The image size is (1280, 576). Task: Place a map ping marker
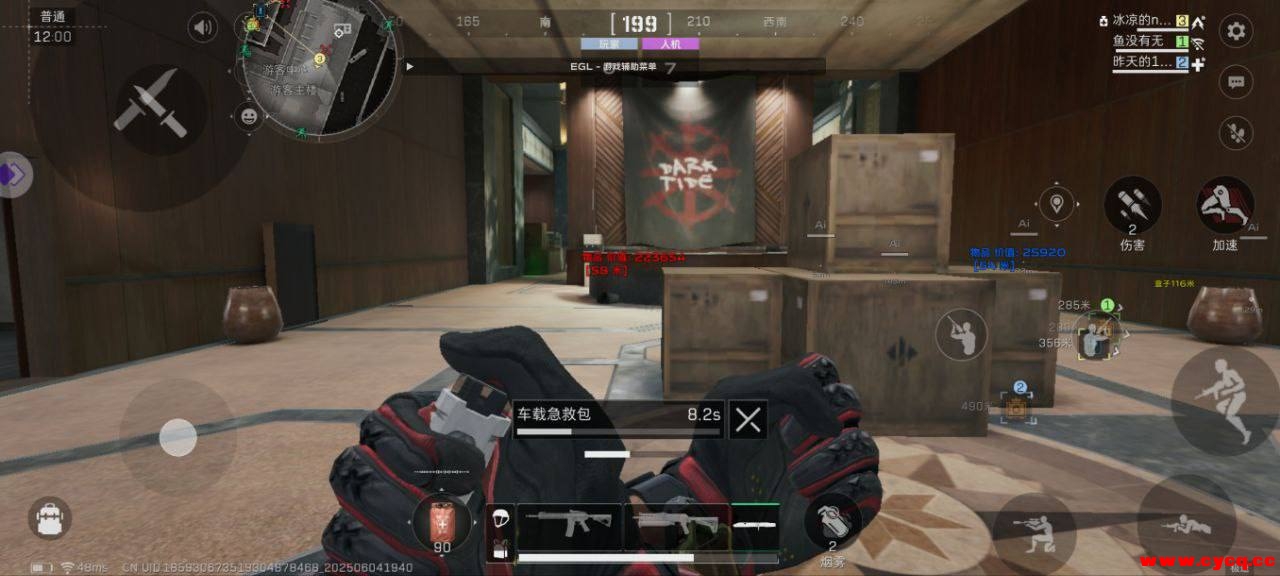(x=1056, y=204)
